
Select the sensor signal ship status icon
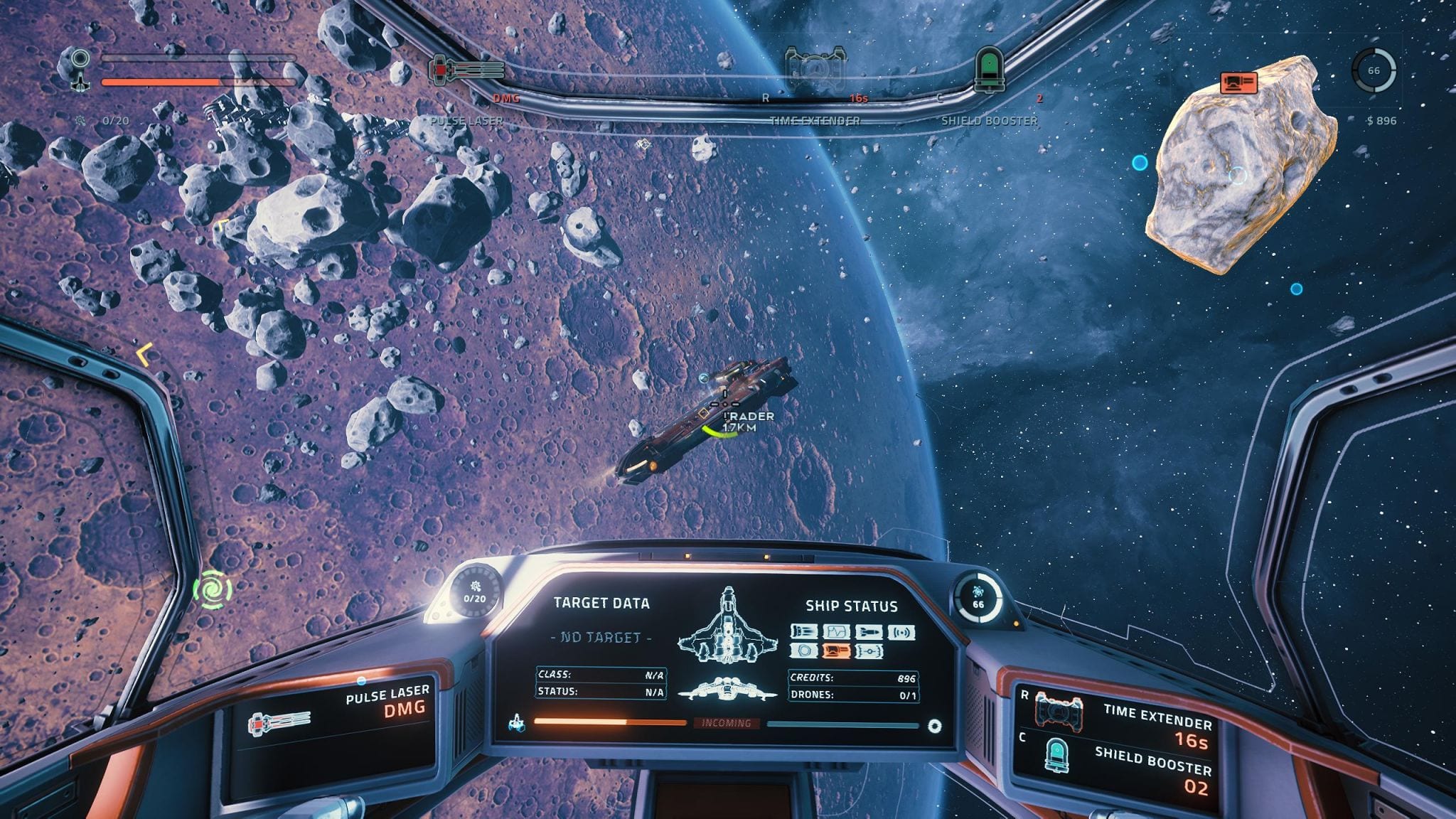tap(901, 632)
